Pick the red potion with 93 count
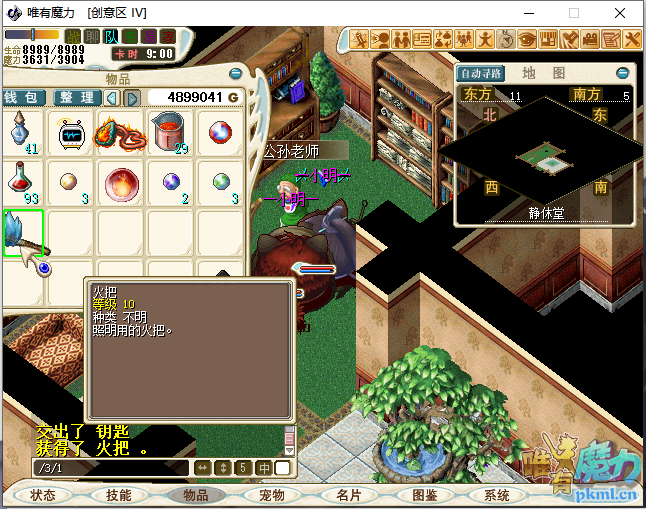Viewport: 646px width, 509px height. coord(22,183)
